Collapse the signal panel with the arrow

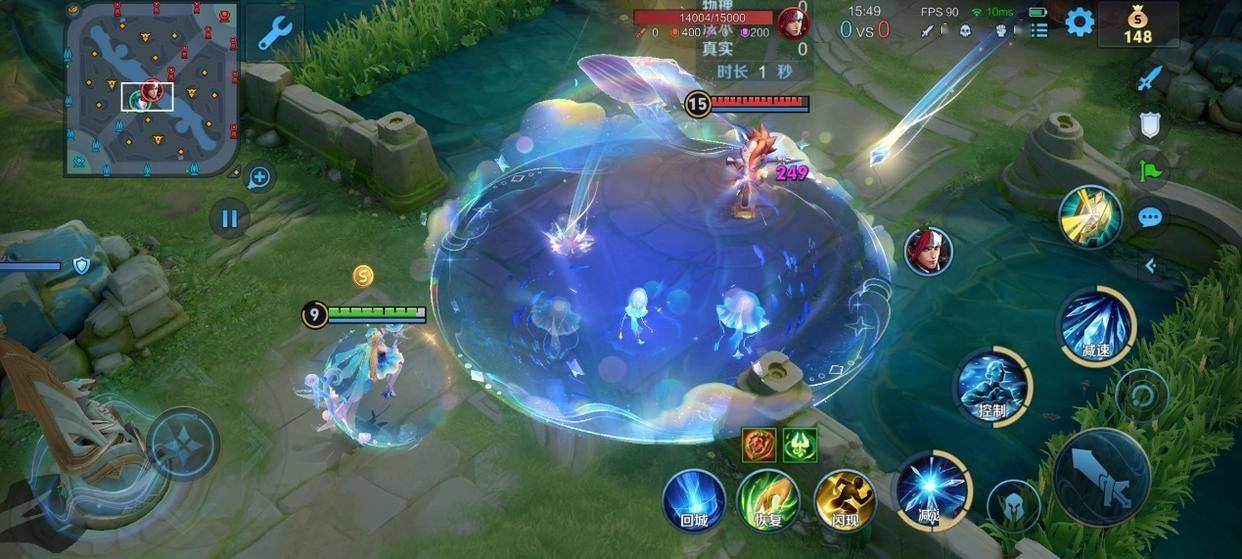(1150, 265)
